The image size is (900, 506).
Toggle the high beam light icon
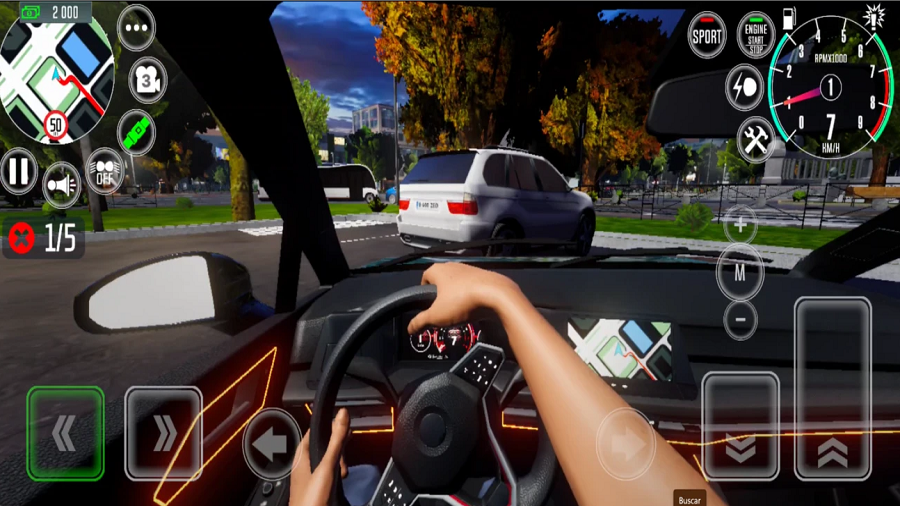(745, 87)
